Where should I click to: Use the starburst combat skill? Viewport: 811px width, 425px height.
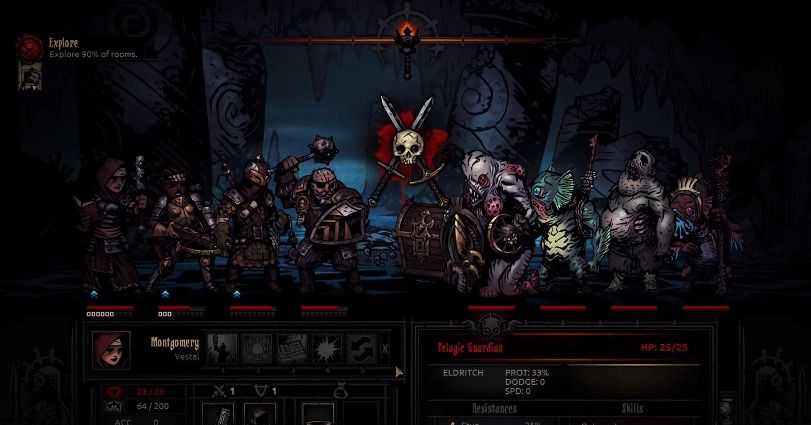tap(325, 348)
